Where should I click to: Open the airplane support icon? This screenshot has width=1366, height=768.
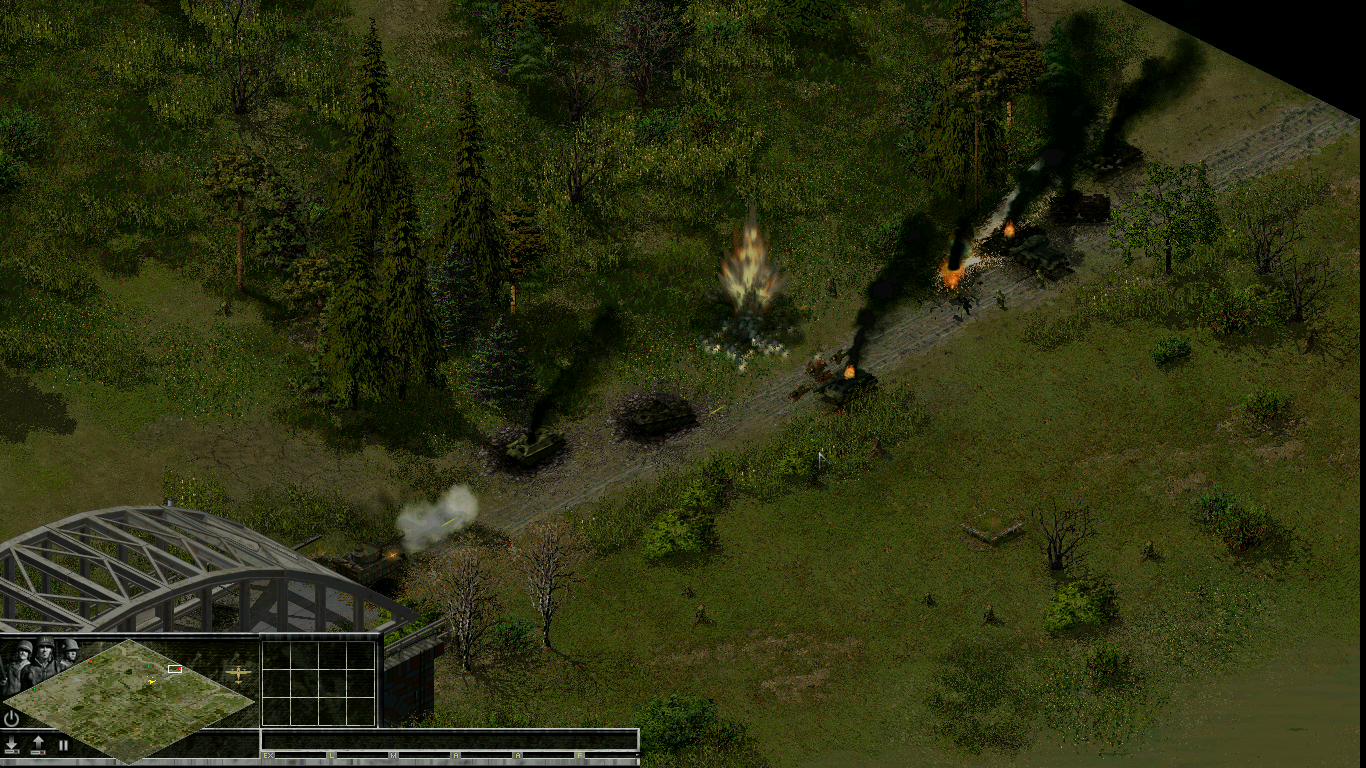238,673
